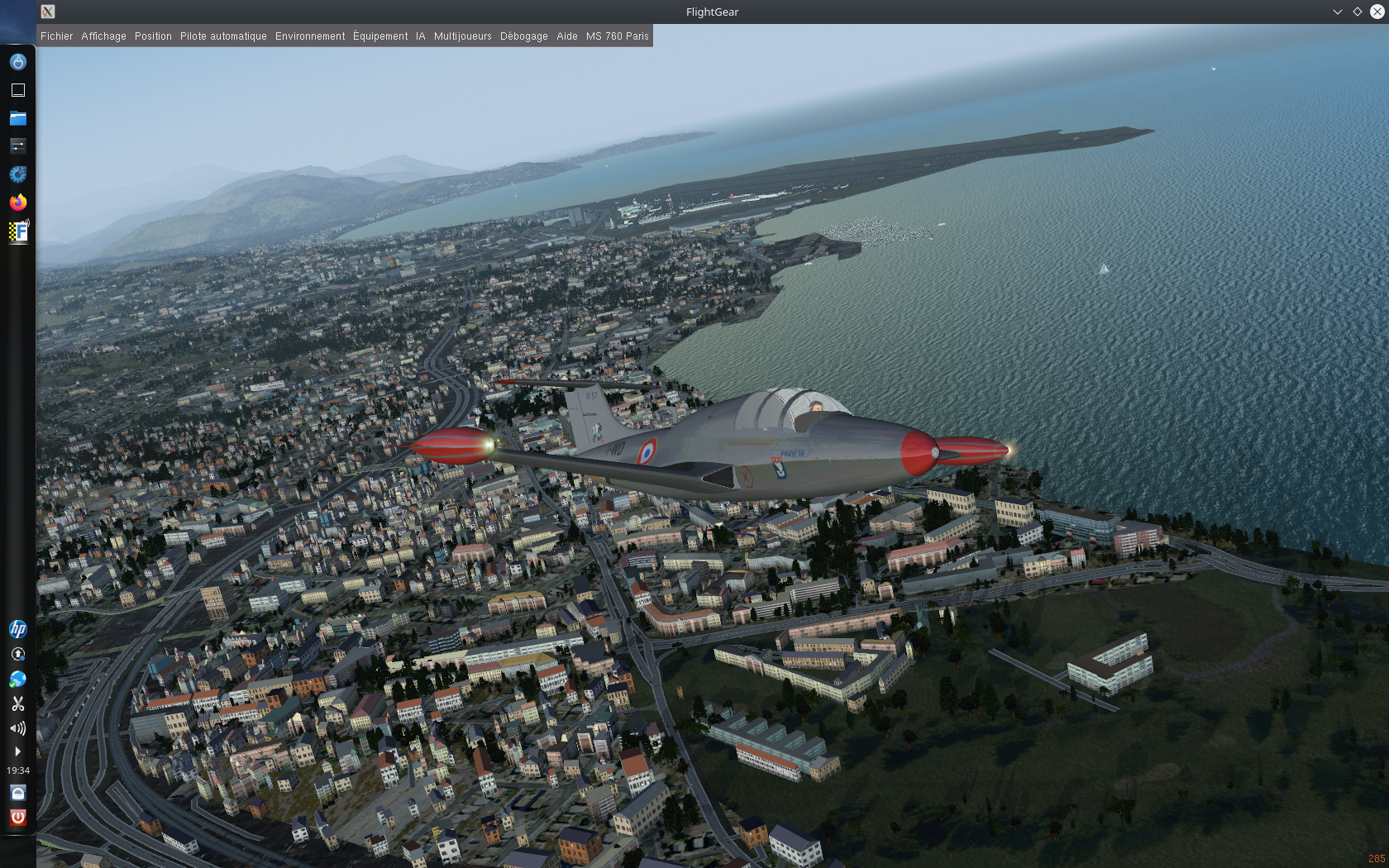The height and width of the screenshot is (868, 1389).
Task: Open the Fichier menu
Action: click(56, 36)
